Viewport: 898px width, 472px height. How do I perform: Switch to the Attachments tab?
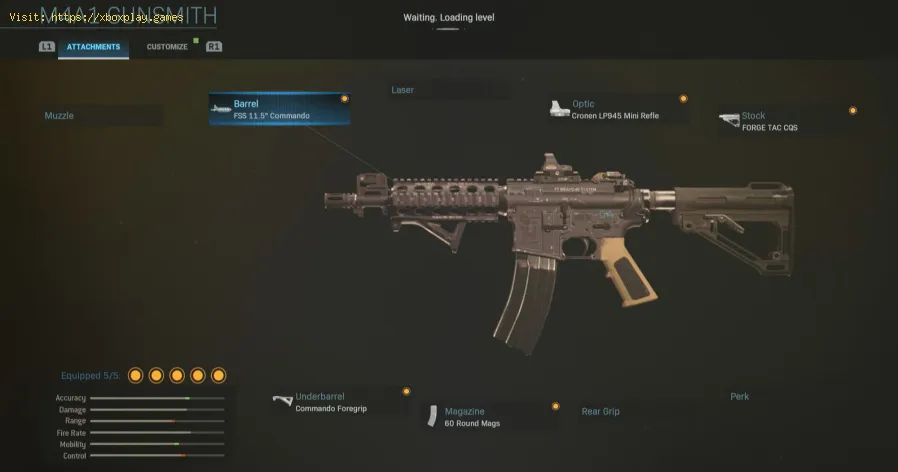coord(93,47)
